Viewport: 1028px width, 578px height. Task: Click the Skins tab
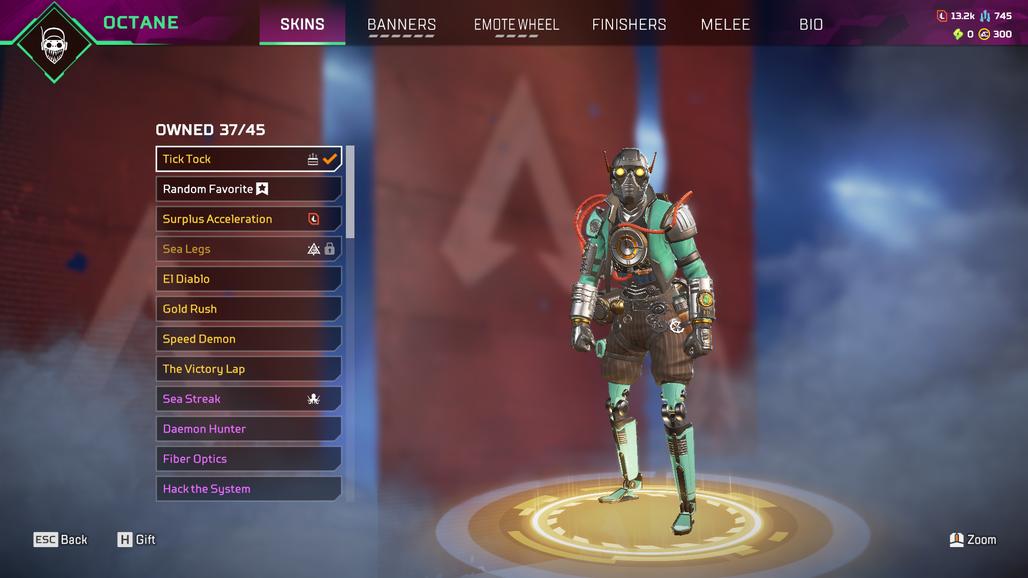coord(302,24)
